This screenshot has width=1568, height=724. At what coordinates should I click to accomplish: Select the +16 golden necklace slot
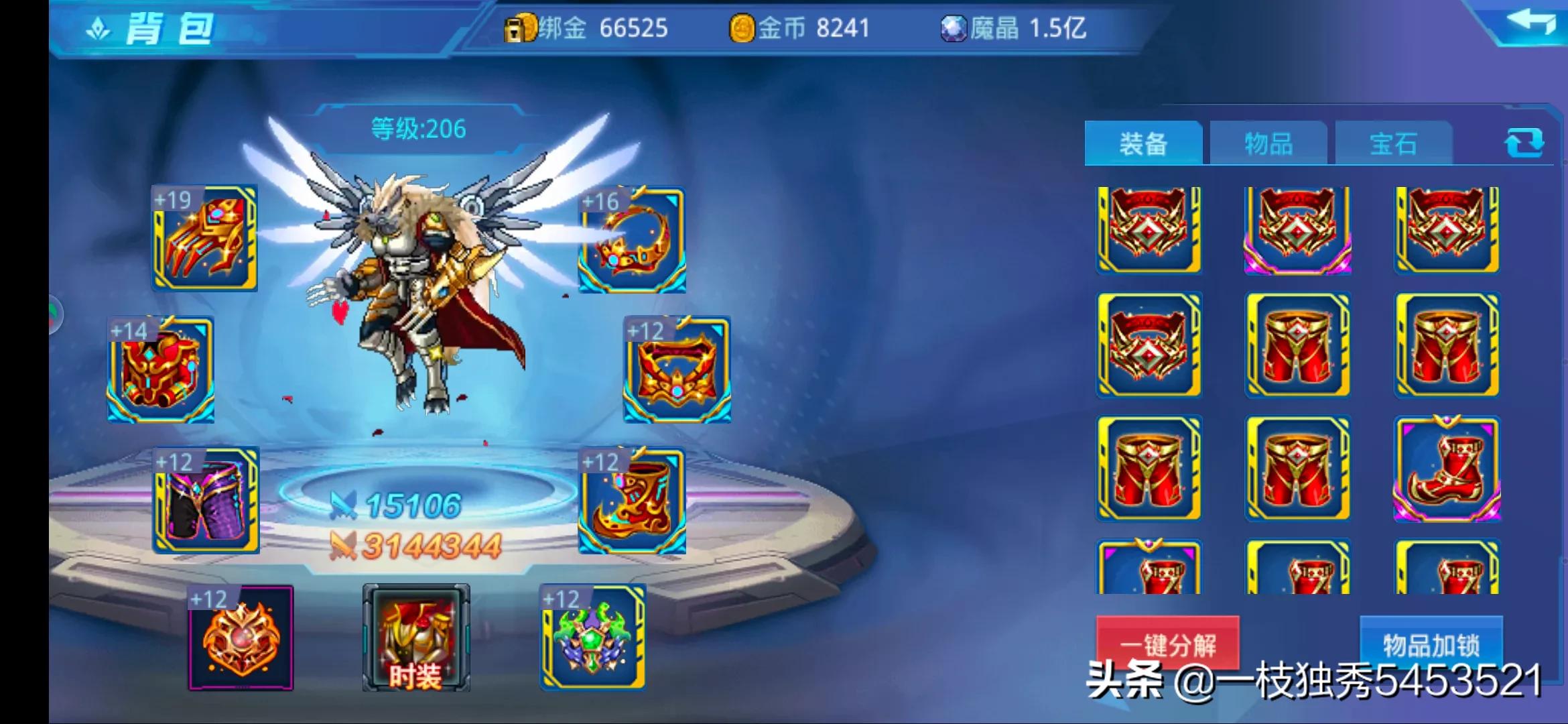coord(632,240)
